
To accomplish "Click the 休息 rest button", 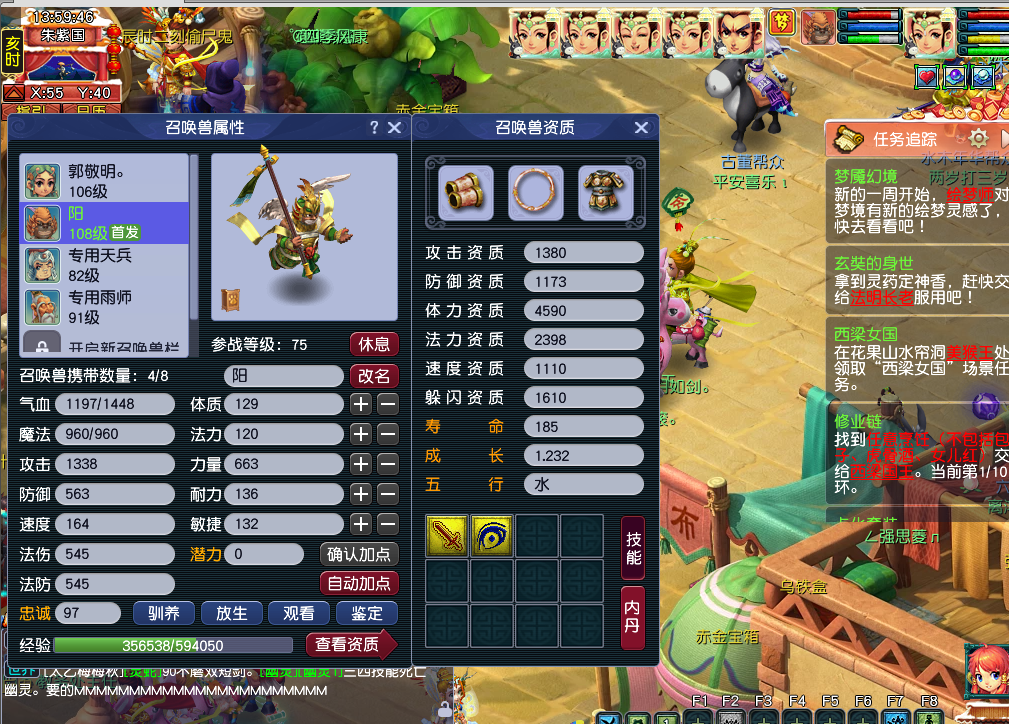I will [374, 344].
